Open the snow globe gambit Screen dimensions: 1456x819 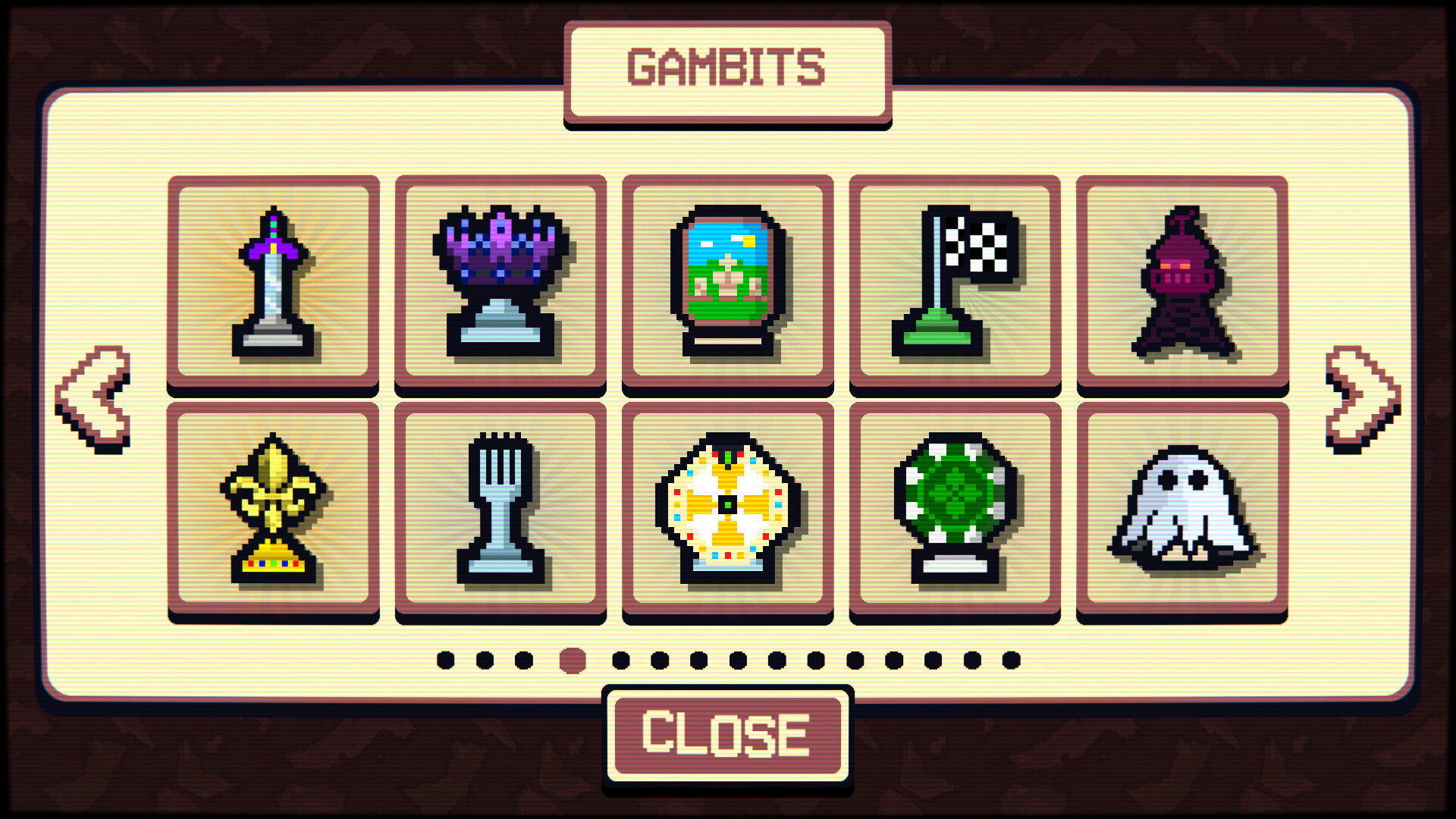(x=728, y=281)
